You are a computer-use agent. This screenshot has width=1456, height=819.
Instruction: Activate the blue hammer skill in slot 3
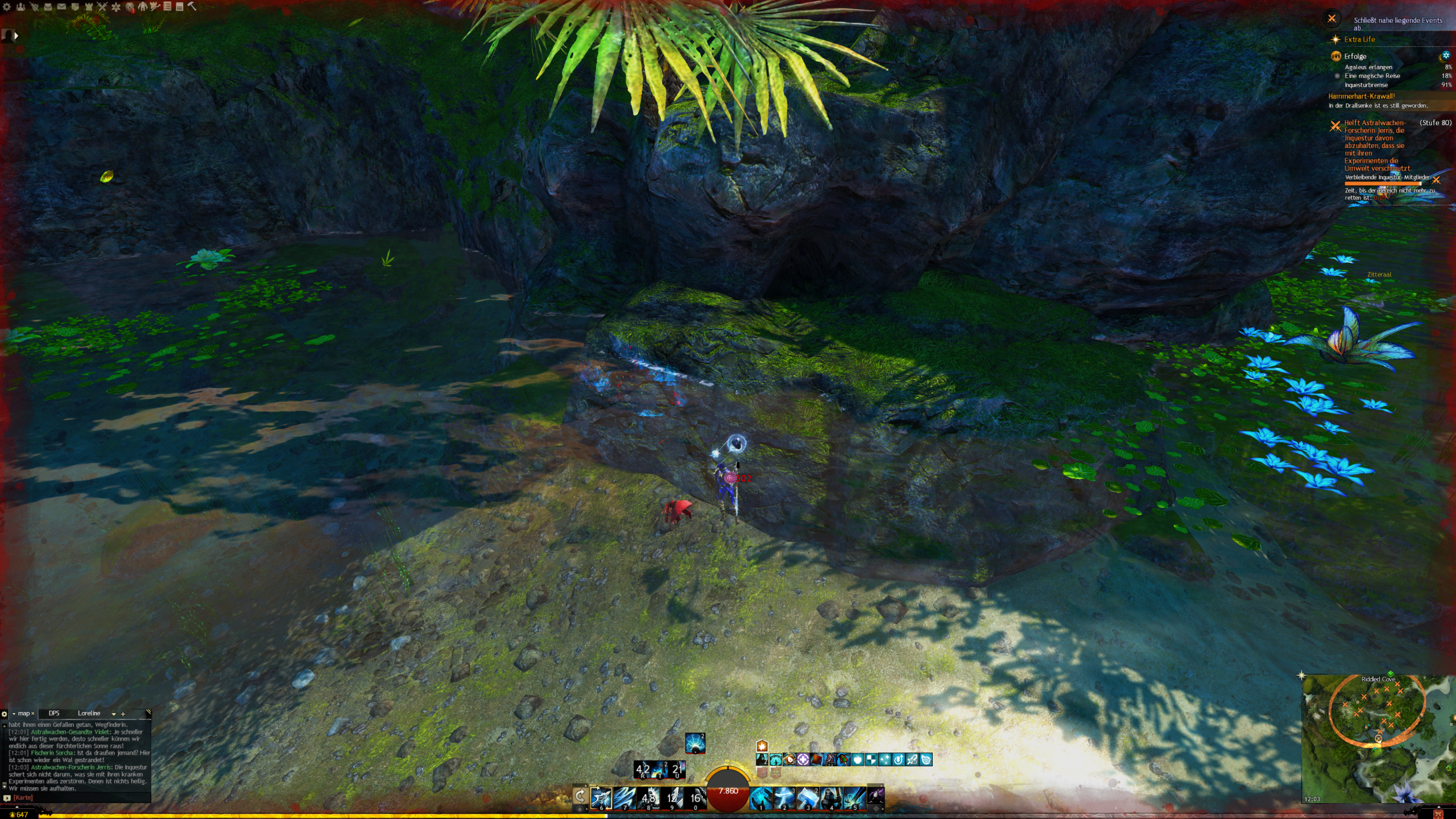pyautogui.click(x=808, y=798)
